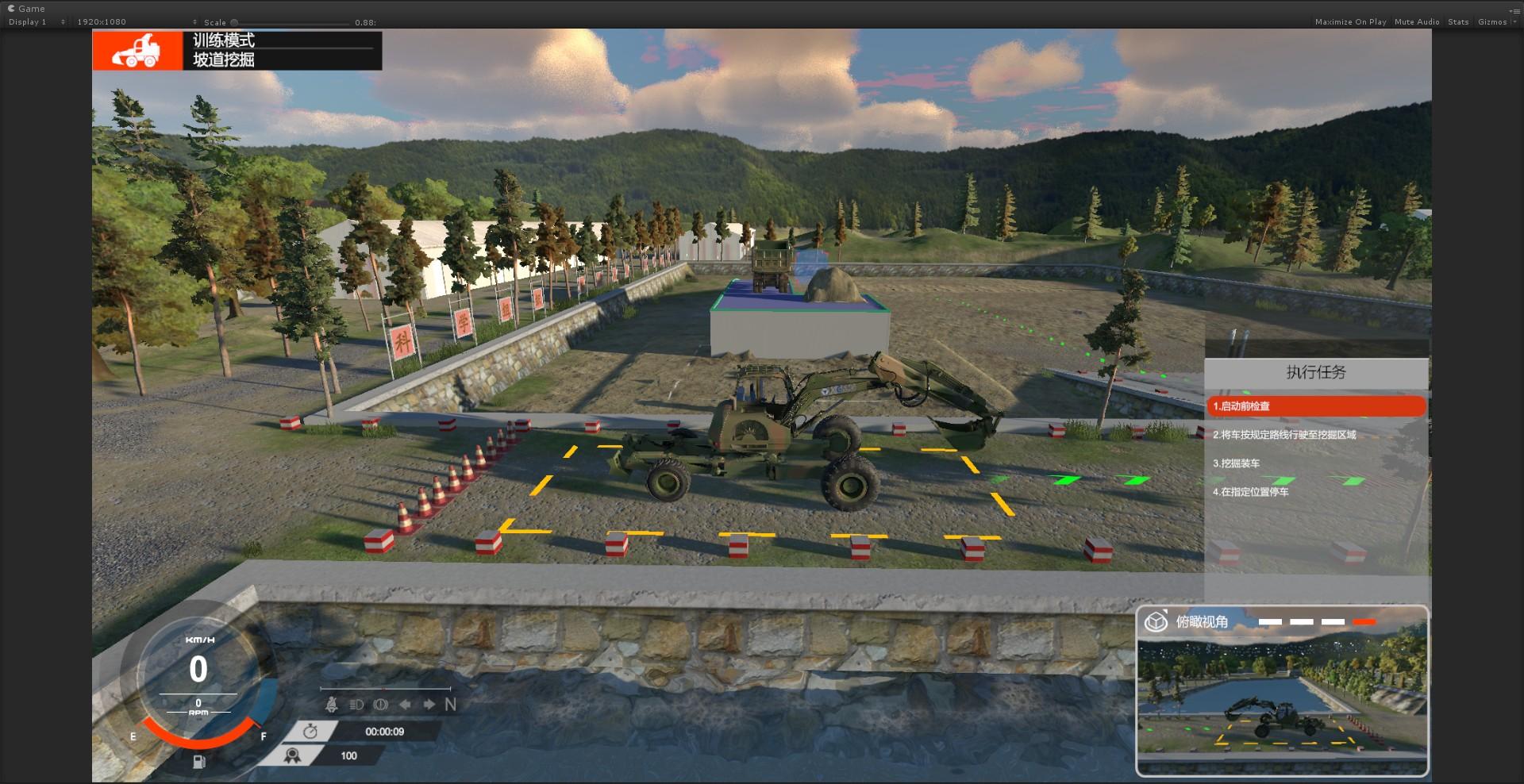This screenshot has height=784, width=1524.
Task: Click the loader icon in the mode banner
Action: (x=137, y=50)
